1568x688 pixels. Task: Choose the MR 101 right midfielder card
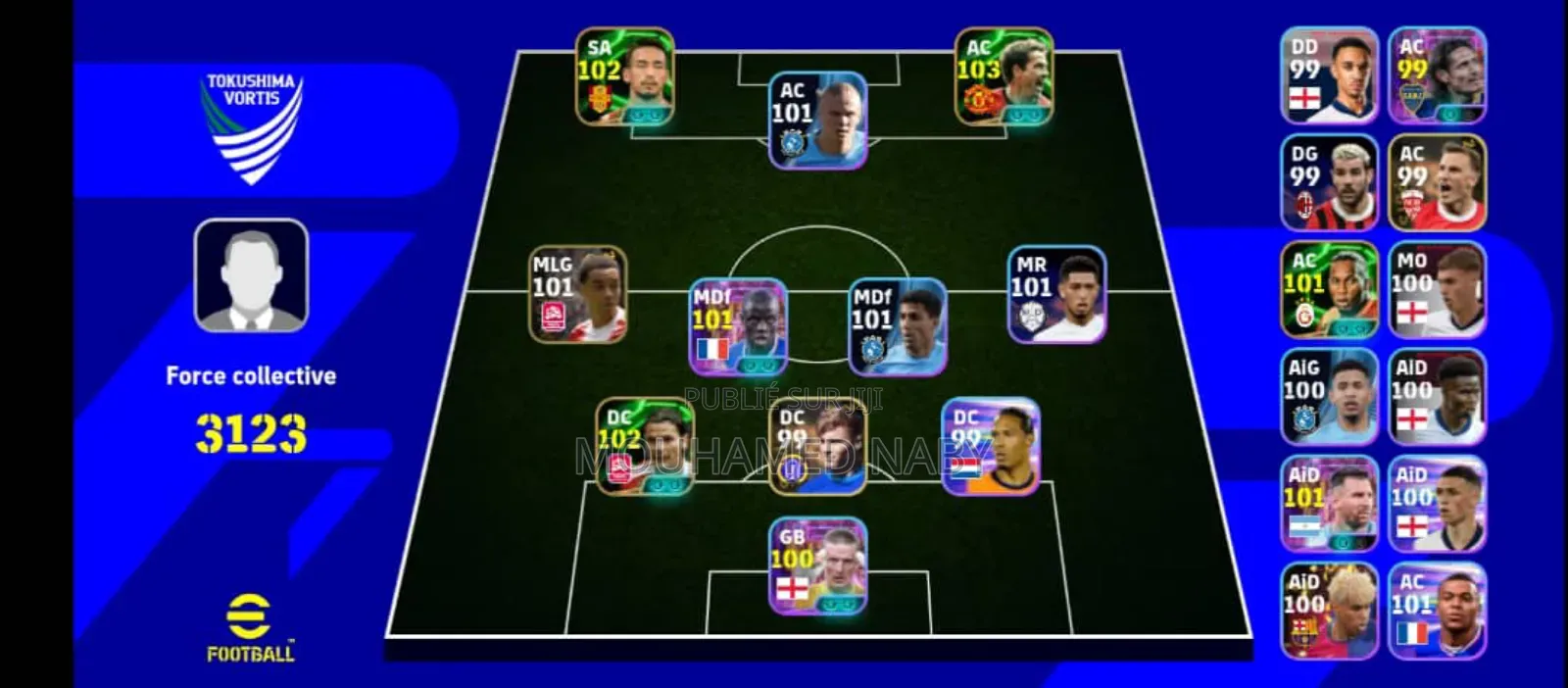point(1056,295)
